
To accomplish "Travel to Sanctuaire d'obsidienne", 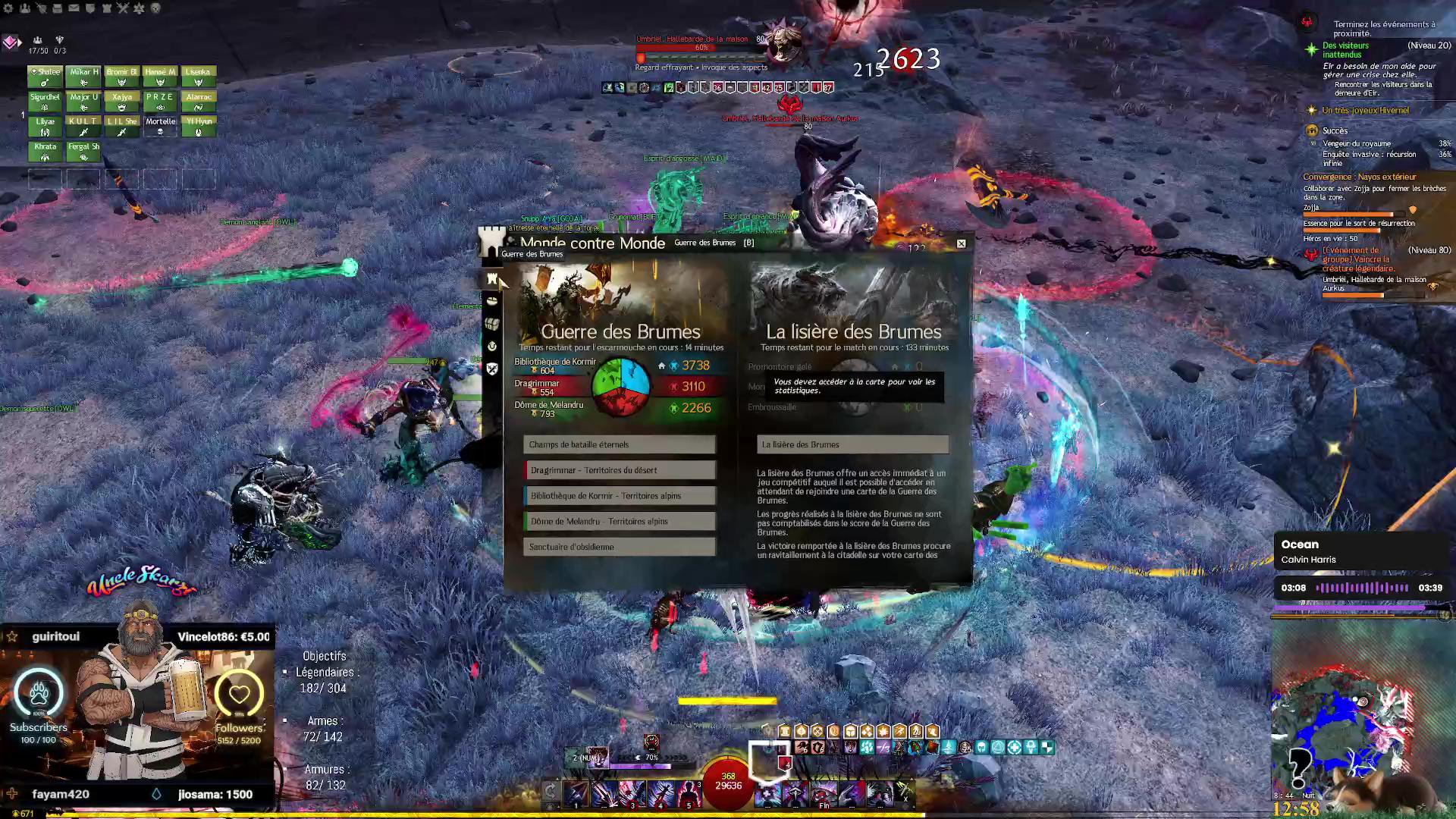I will [619, 547].
